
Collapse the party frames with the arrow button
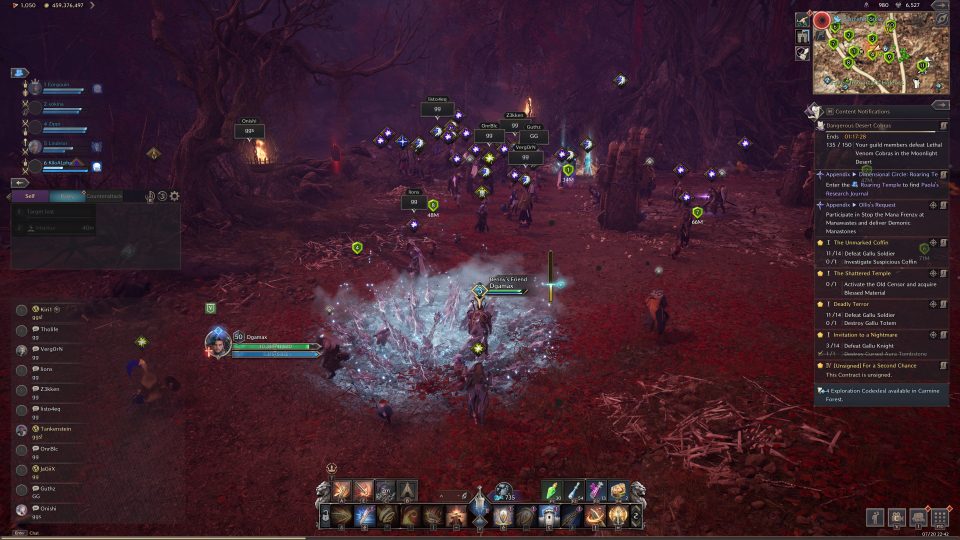[x=19, y=73]
